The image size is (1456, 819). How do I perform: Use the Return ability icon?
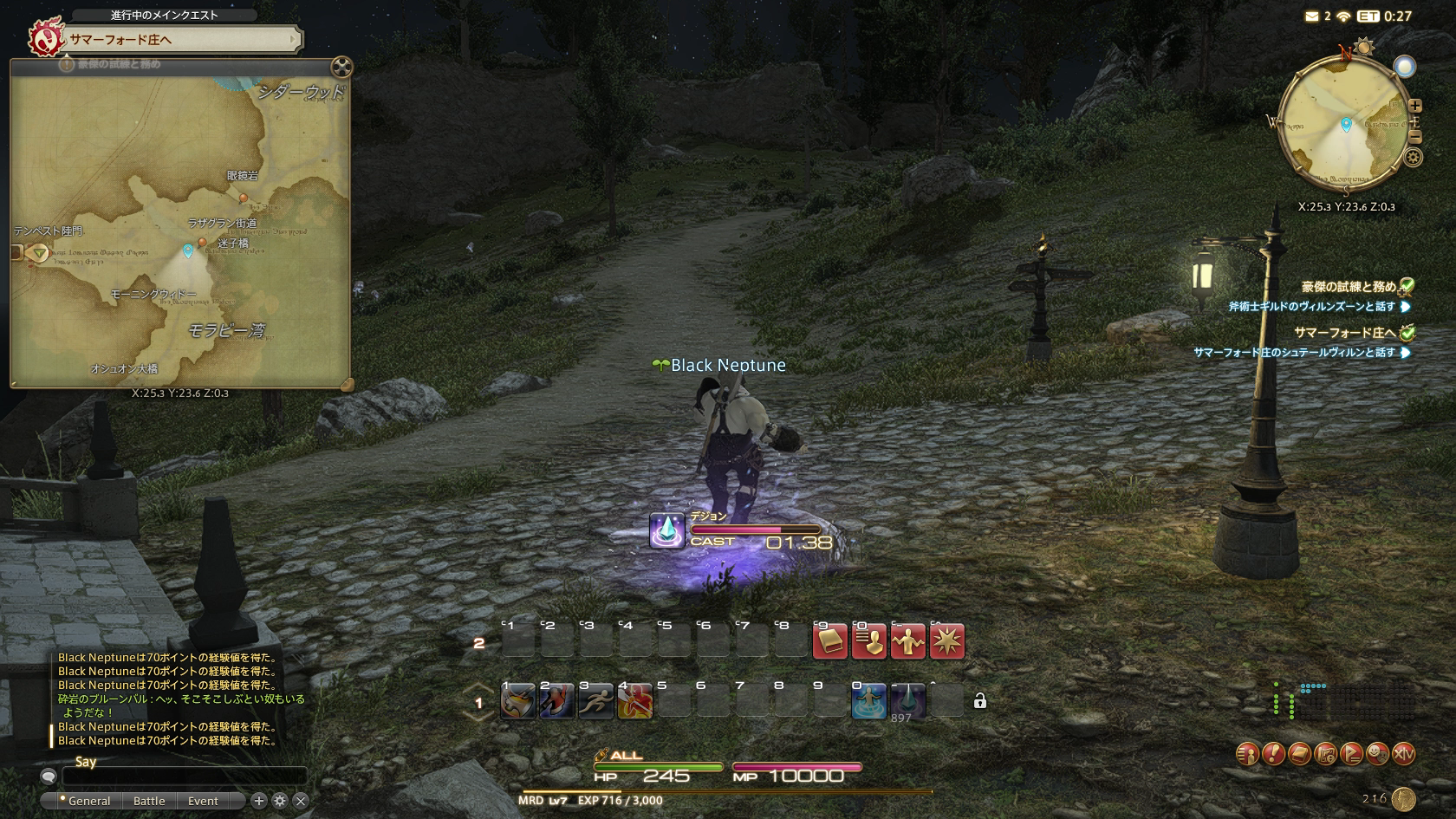(x=868, y=701)
